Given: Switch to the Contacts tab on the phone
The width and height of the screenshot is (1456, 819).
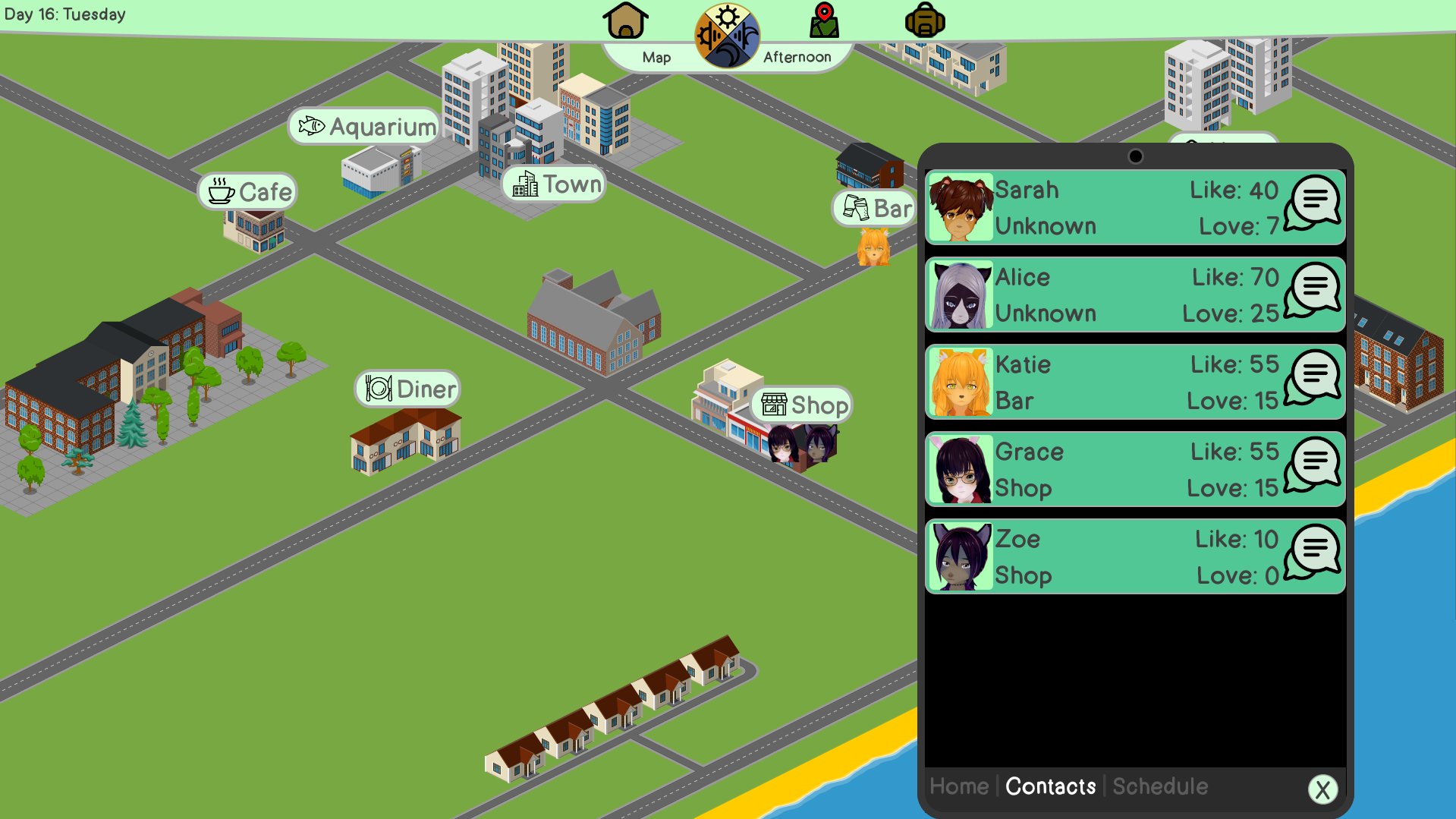Looking at the screenshot, I should (1050, 786).
